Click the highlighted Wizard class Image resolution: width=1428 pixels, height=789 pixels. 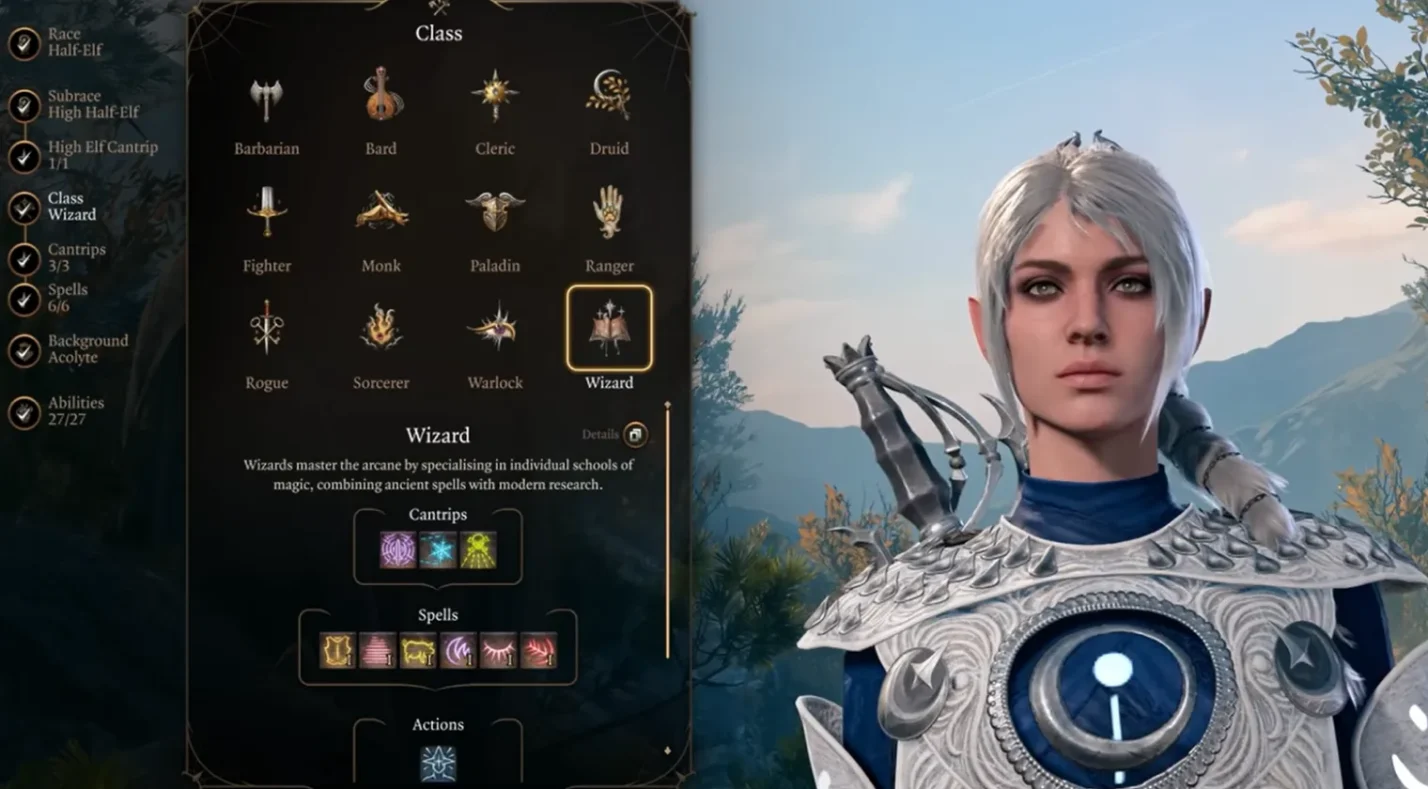[x=609, y=329]
